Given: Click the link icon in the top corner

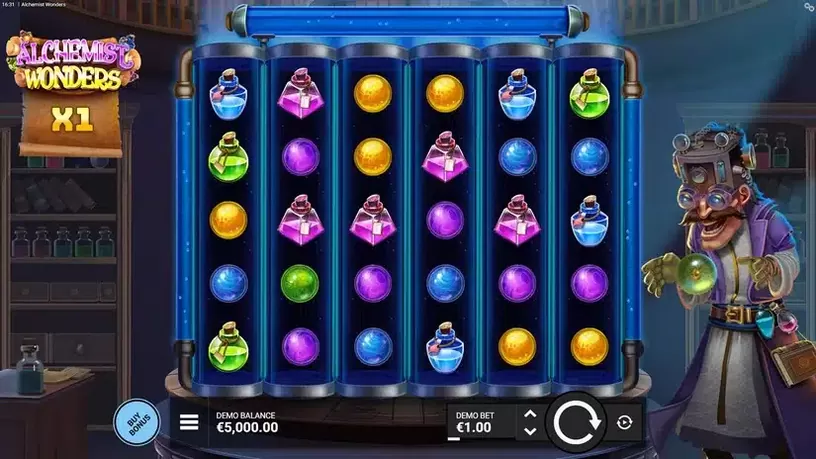Looking at the screenshot, I should 808,6.
